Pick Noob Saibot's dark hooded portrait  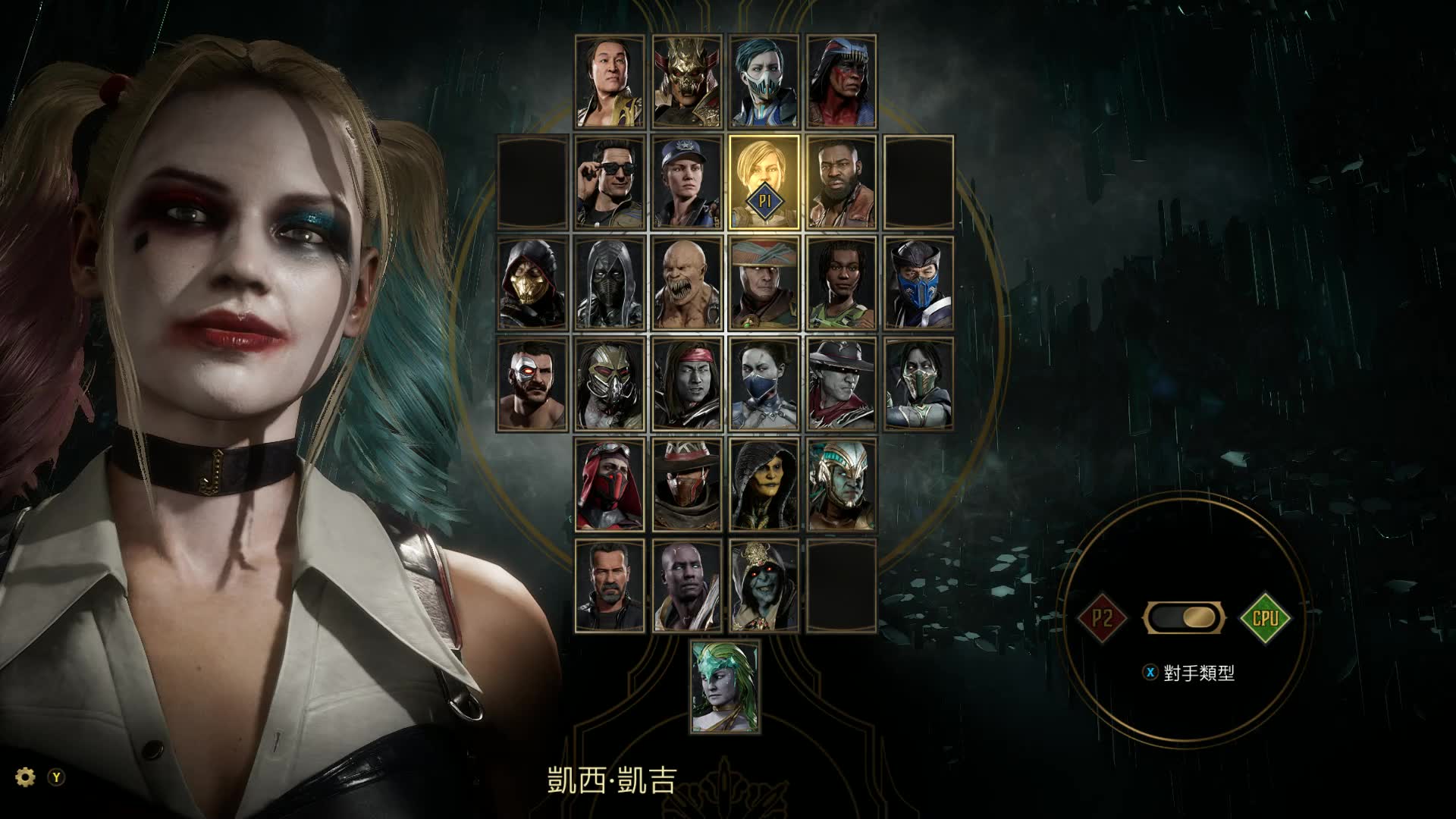pyautogui.click(x=610, y=284)
